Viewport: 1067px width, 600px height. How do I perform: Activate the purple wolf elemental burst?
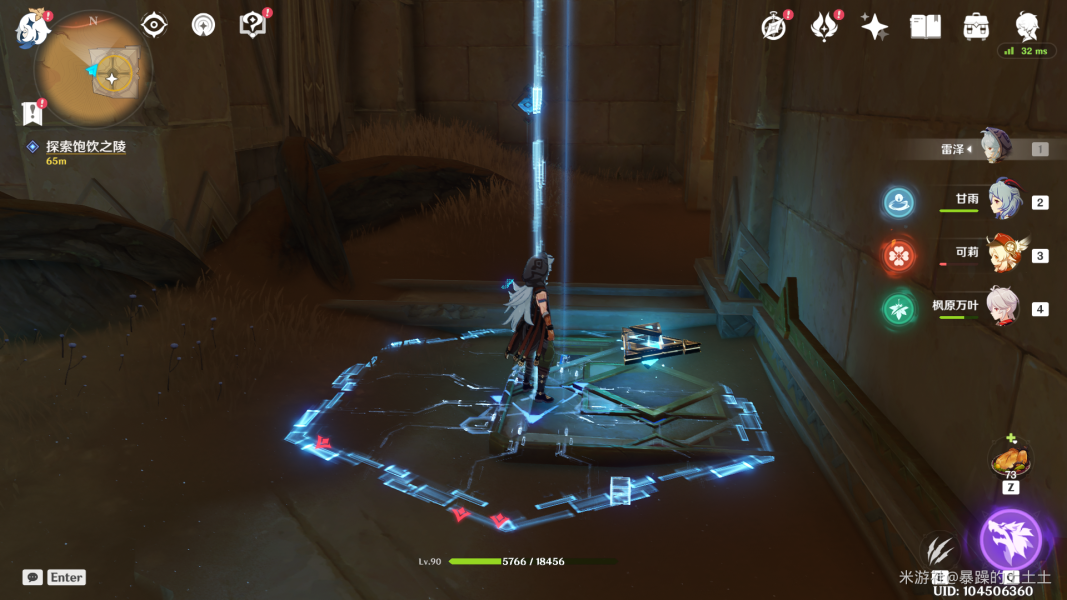(1010, 539)
